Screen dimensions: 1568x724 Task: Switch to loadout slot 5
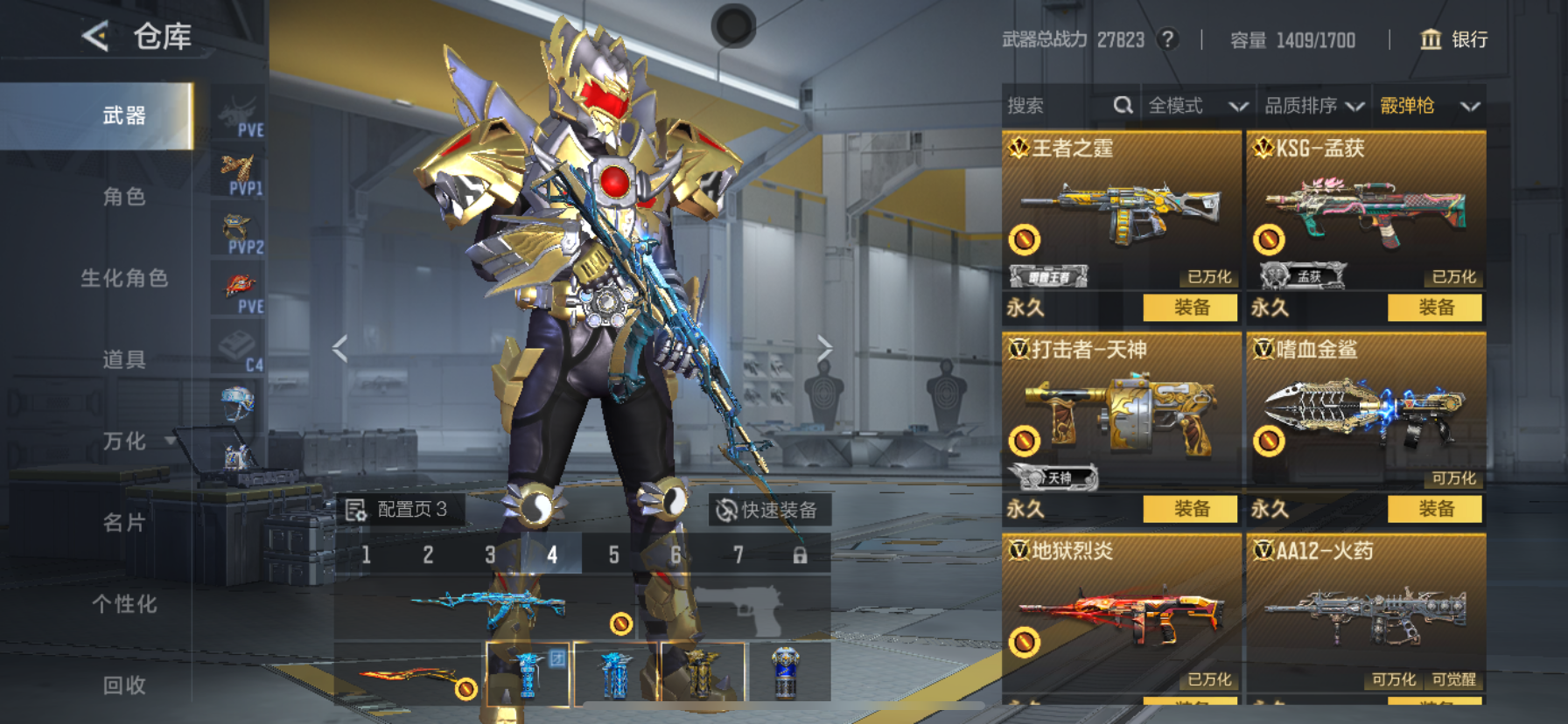coord(614,554)
